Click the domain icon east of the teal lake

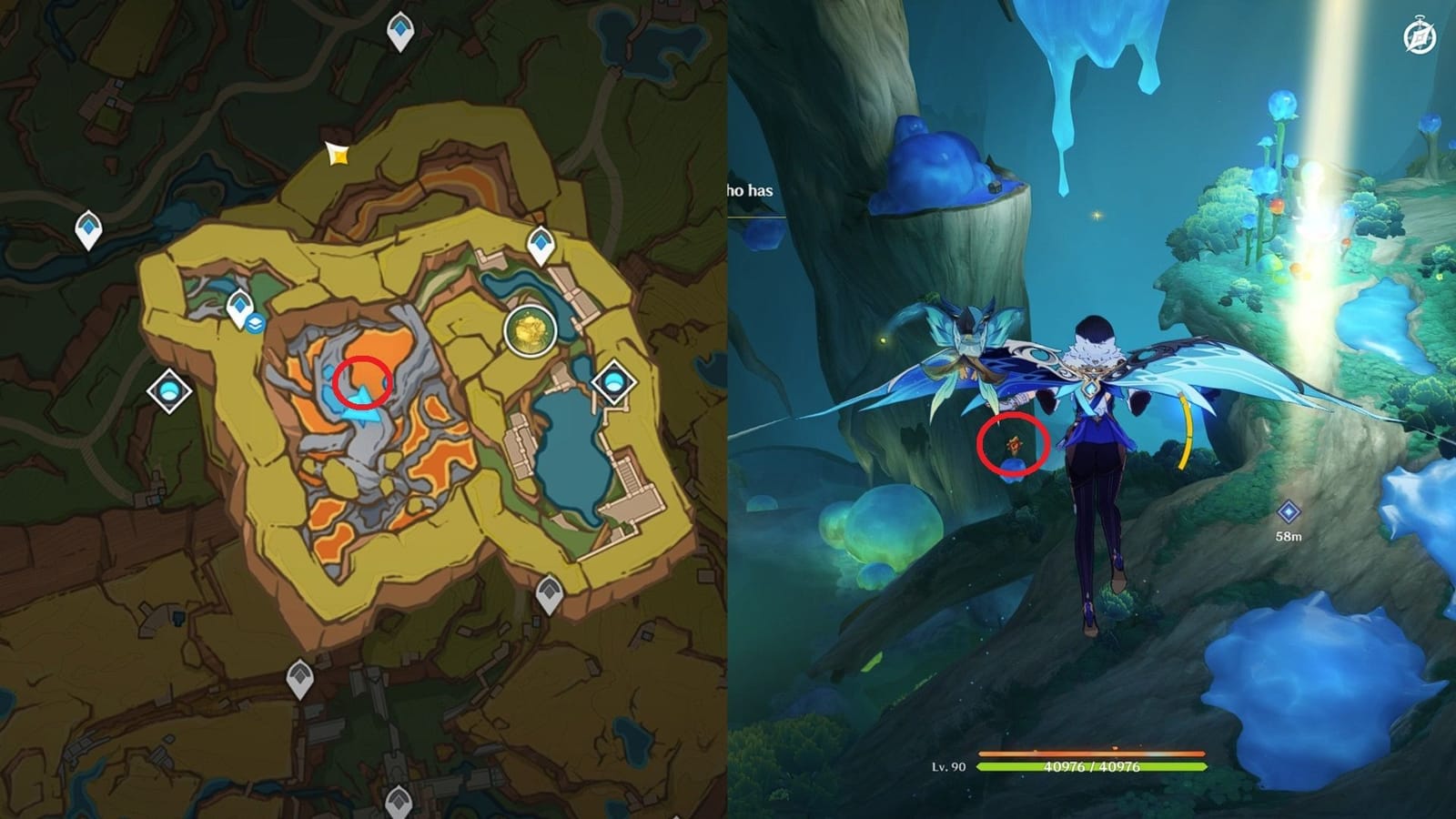(x=614, y=383)
